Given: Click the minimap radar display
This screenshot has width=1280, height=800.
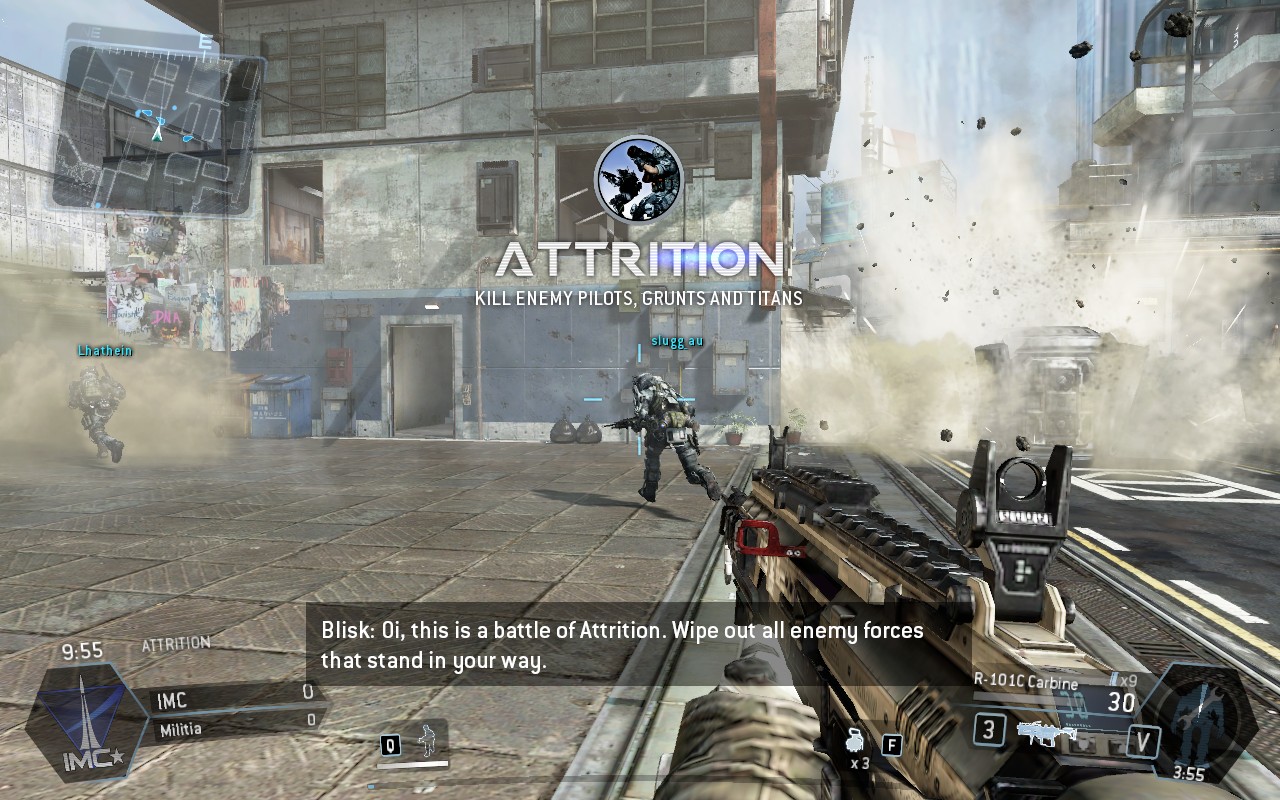Looking at the screenshot, I should coord(157,124).
